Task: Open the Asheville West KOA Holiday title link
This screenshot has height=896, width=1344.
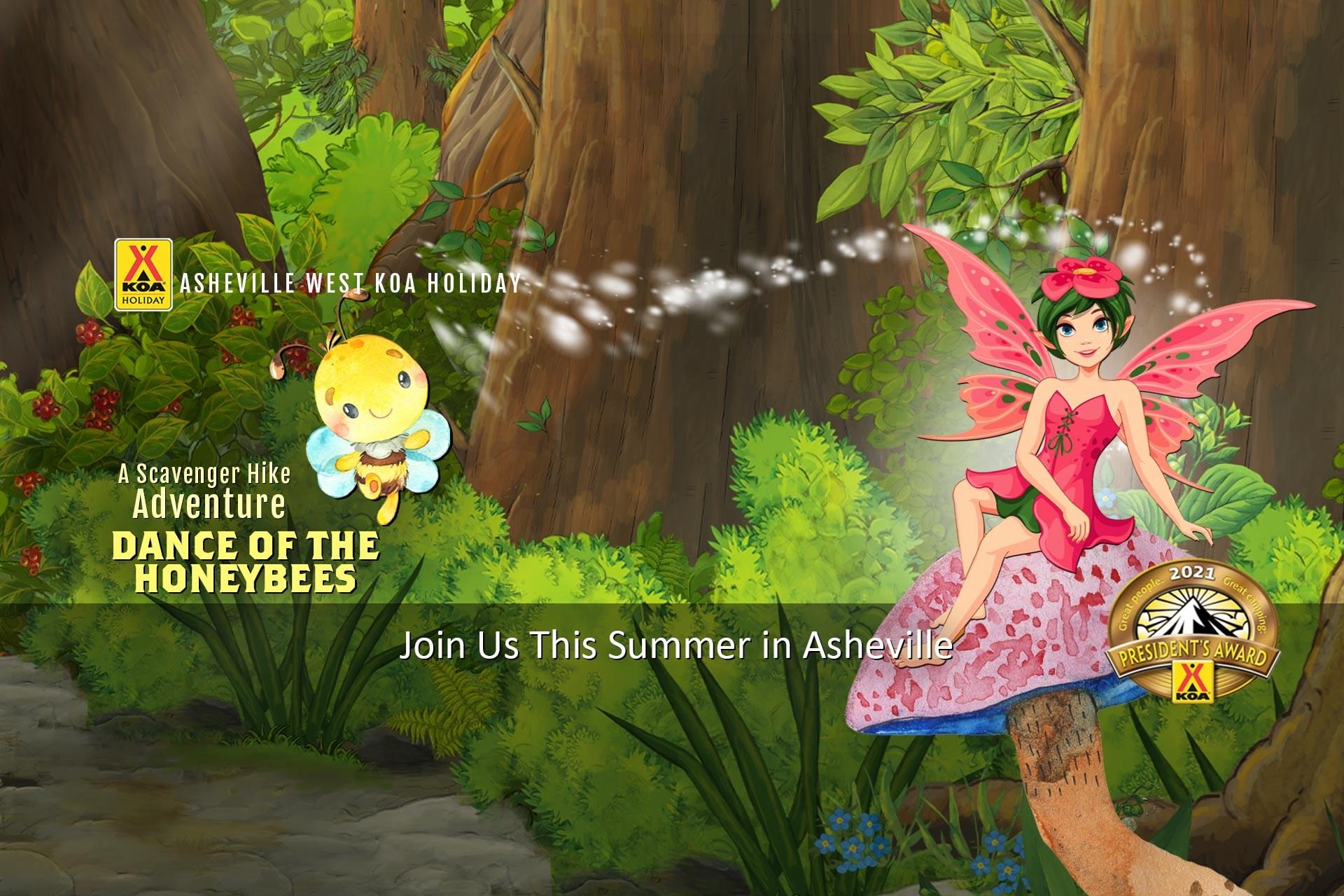Action: pos(350,283)
